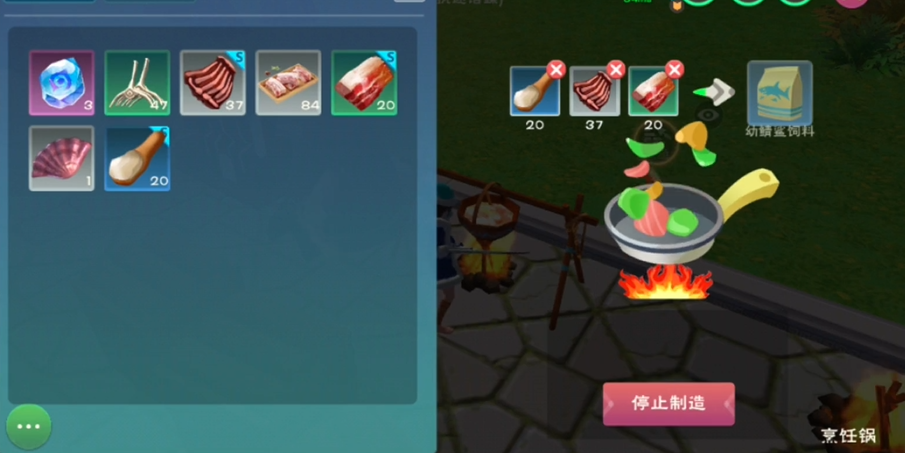Viewport: 905px width, 453px height.
Task: Click the shark feed bag output item
Action: 779,93
